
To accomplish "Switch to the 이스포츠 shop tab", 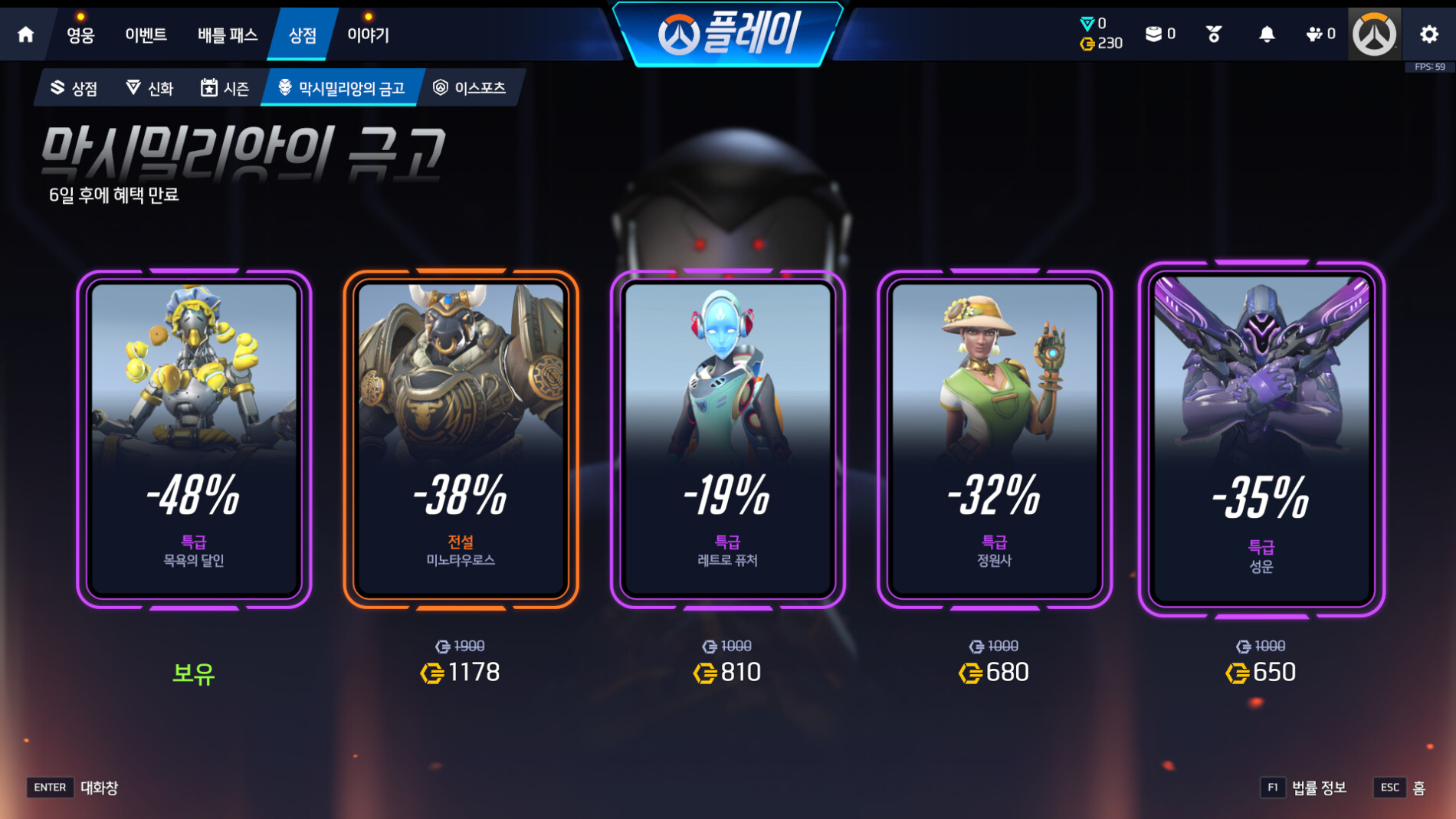I will coord(469,88).
